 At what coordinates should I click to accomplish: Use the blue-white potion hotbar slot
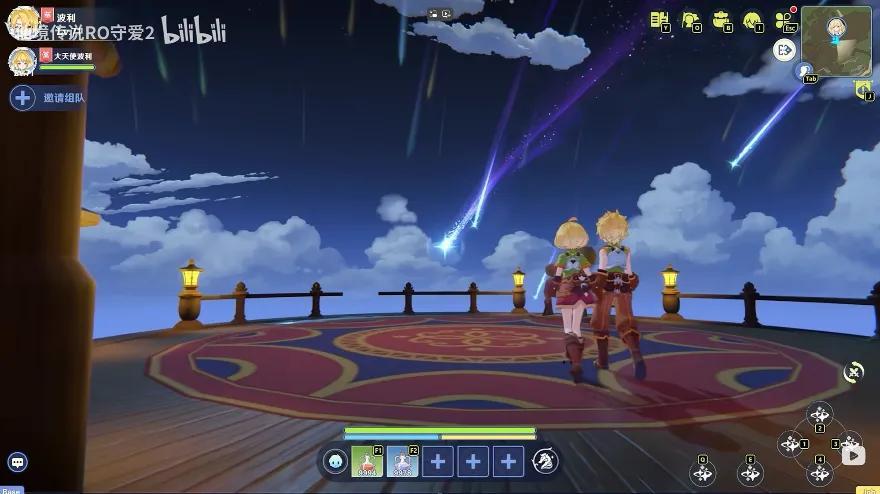(402, 461)
